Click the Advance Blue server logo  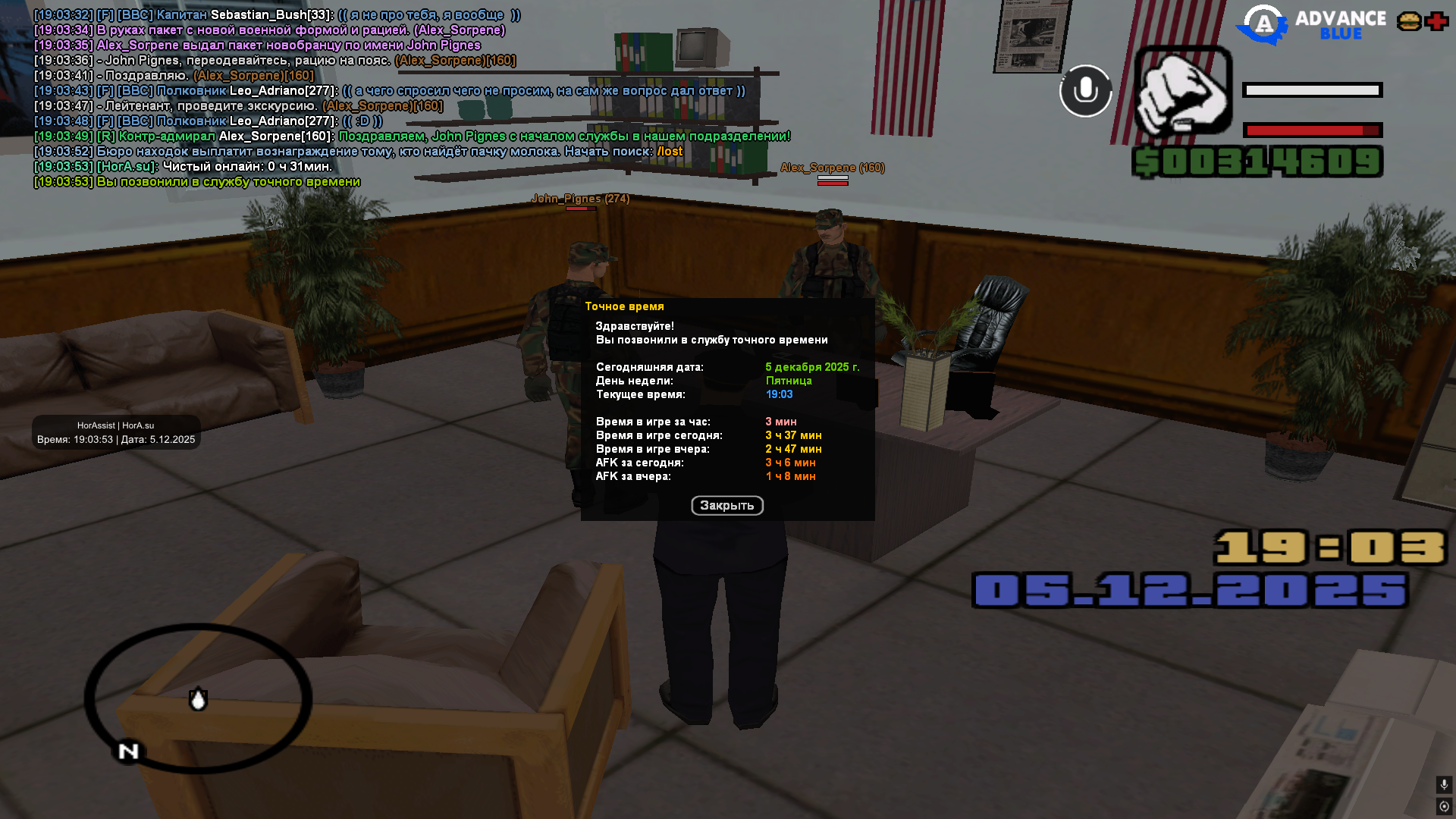pos(1310,24)
